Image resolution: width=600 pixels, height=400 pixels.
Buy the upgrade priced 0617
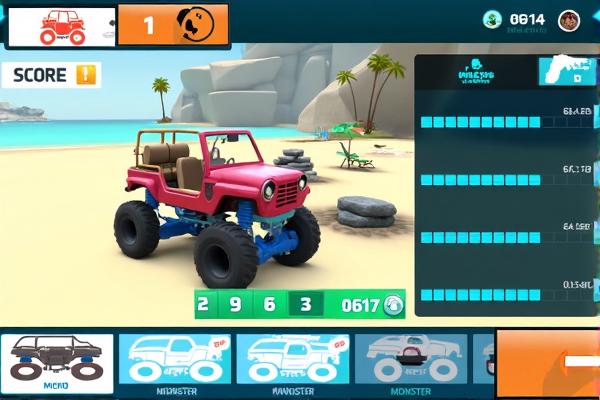367,304
